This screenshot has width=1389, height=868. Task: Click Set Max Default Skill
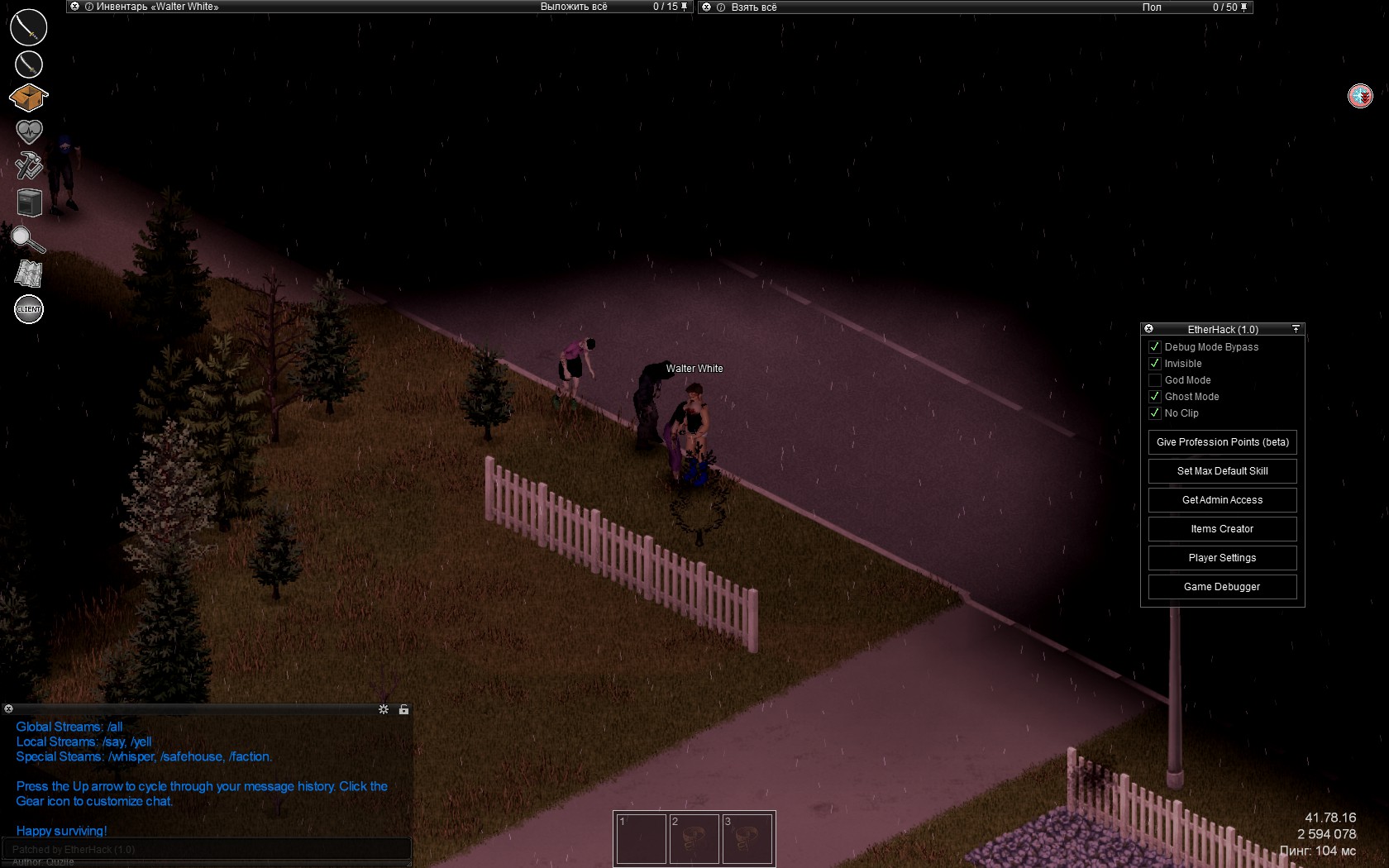click(1222, 471)
